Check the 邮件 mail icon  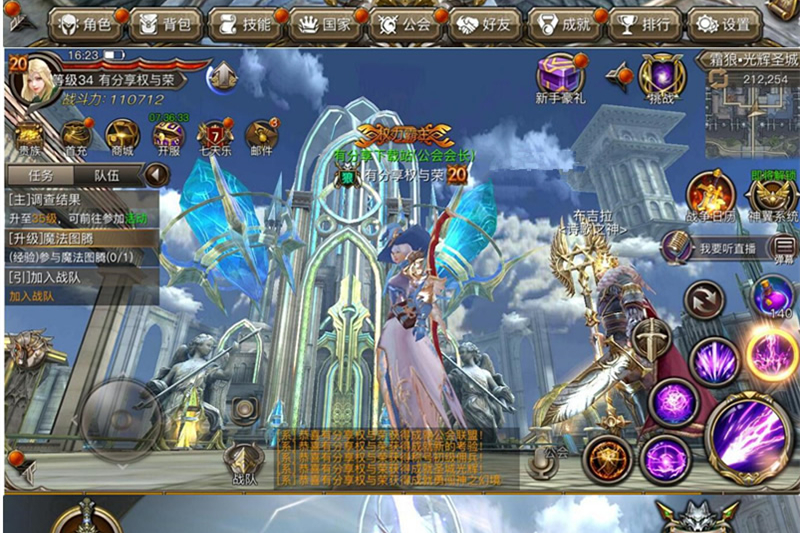tap(260, 137)
